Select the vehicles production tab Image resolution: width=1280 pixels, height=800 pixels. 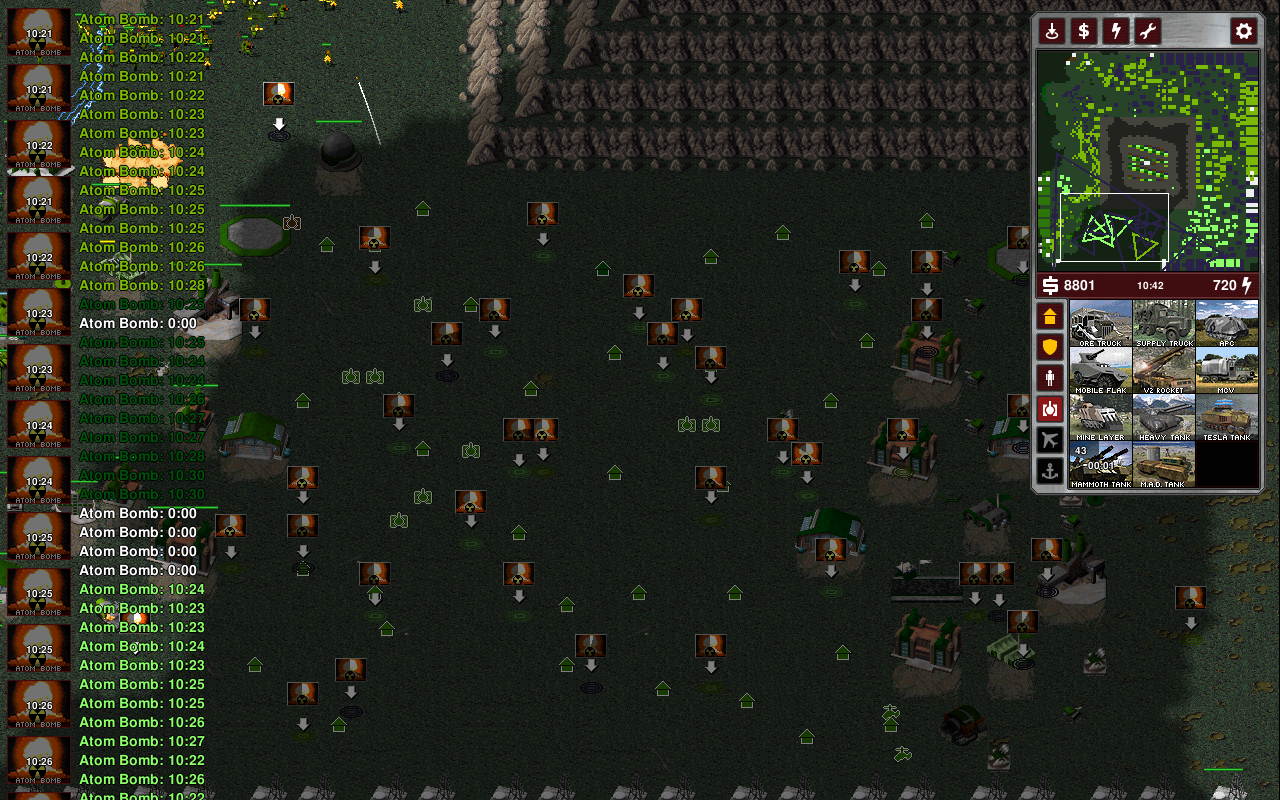(1049, 408)
